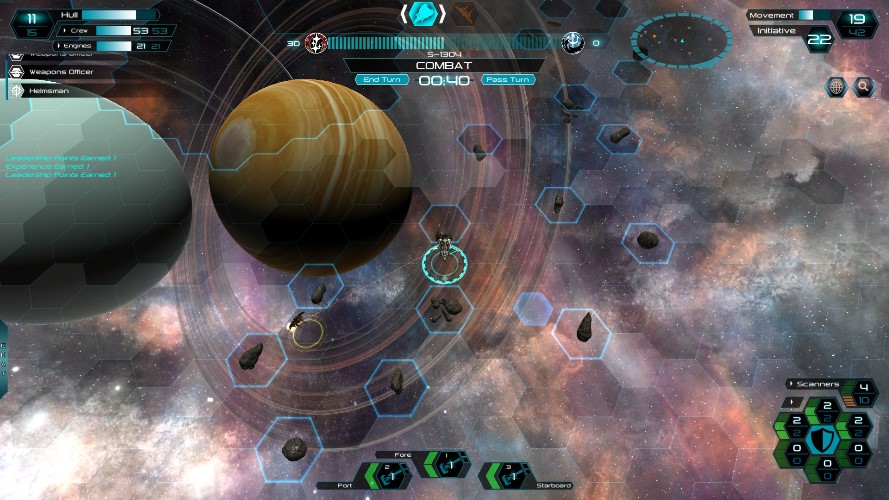Open the oval tactical minimap
Image resolution: width=889 pixels, height=500 pixels.
point(679,40)
